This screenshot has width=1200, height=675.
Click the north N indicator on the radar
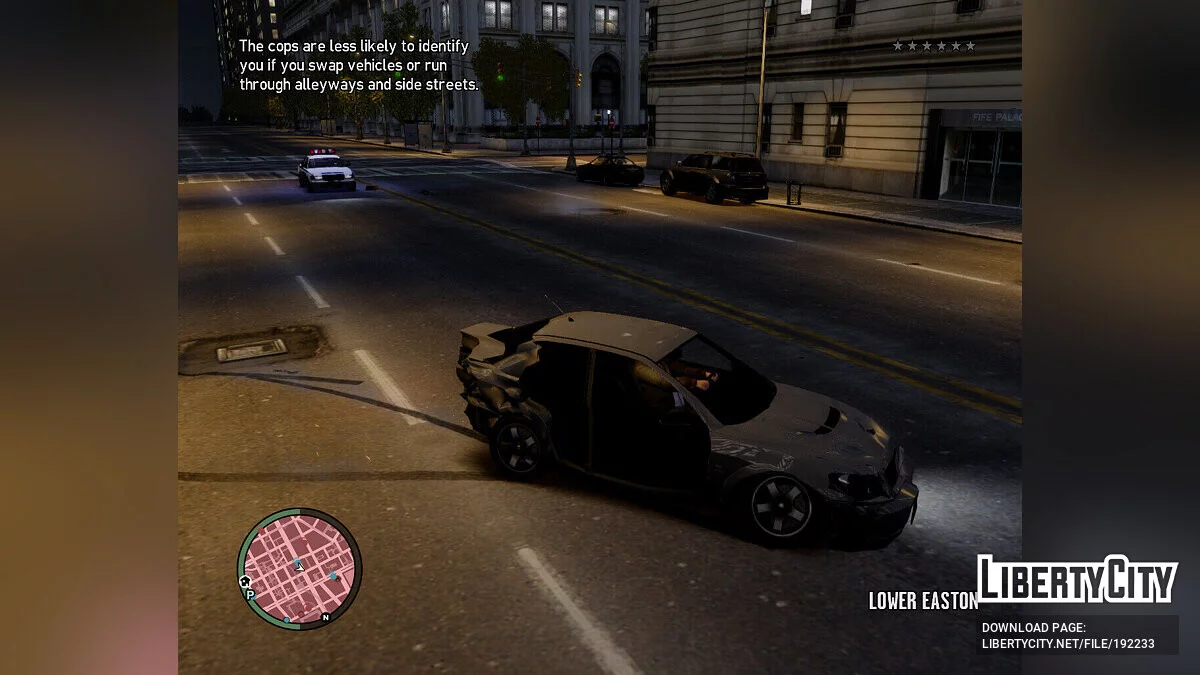(325, 617)
